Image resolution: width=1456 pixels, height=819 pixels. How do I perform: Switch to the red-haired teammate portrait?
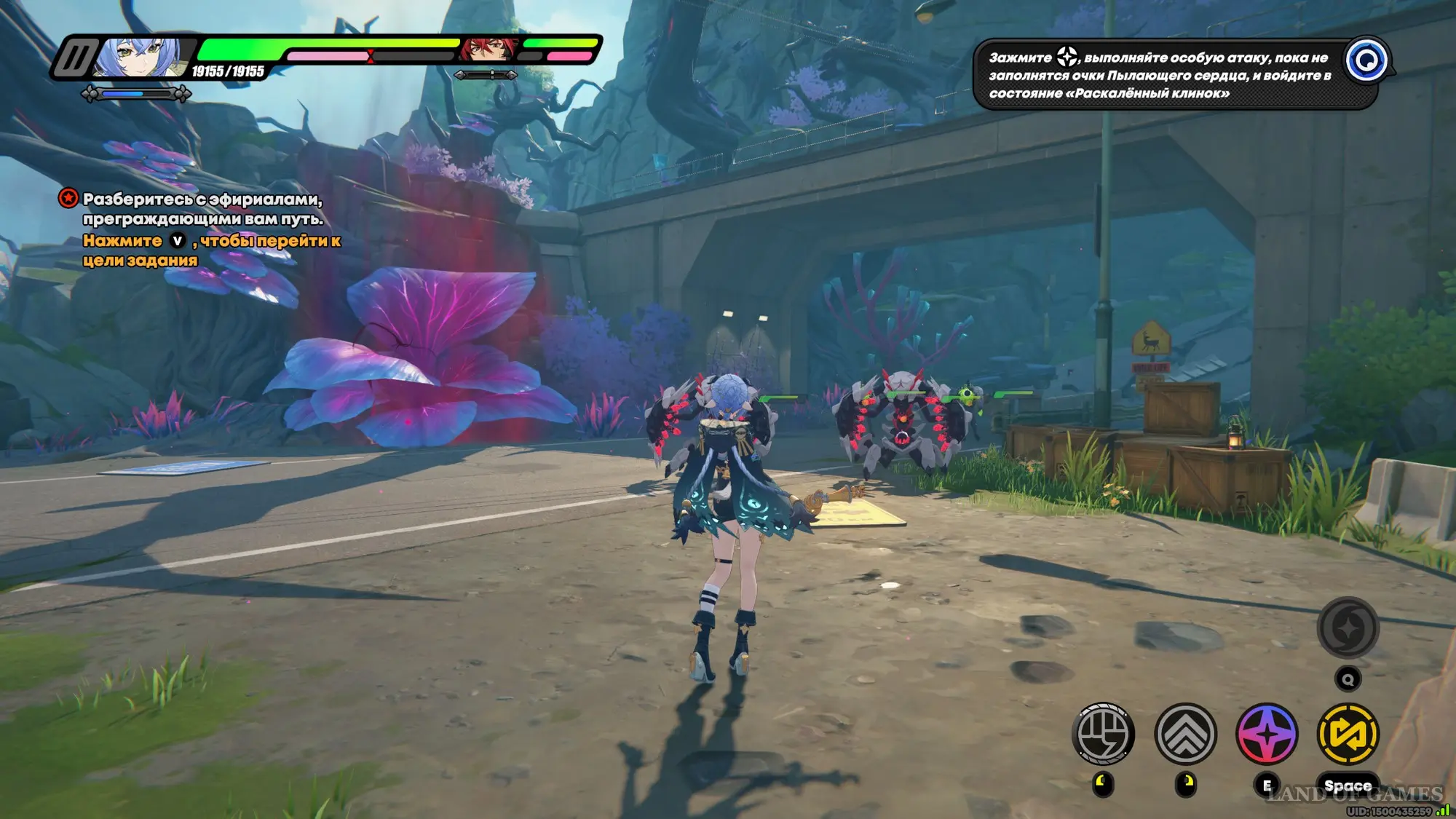(486, 50)
